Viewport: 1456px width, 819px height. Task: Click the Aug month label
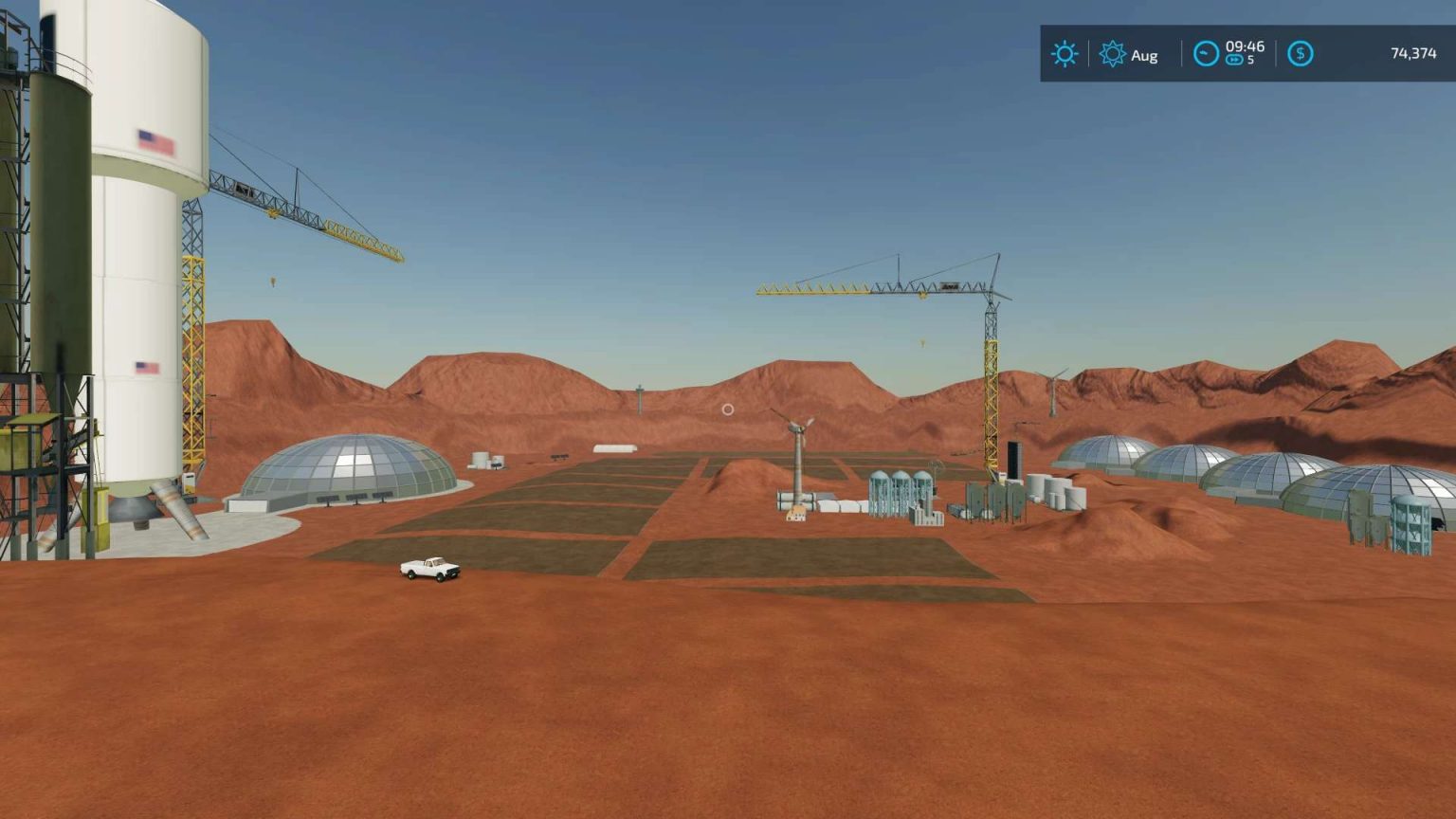tap(1144, 55)
